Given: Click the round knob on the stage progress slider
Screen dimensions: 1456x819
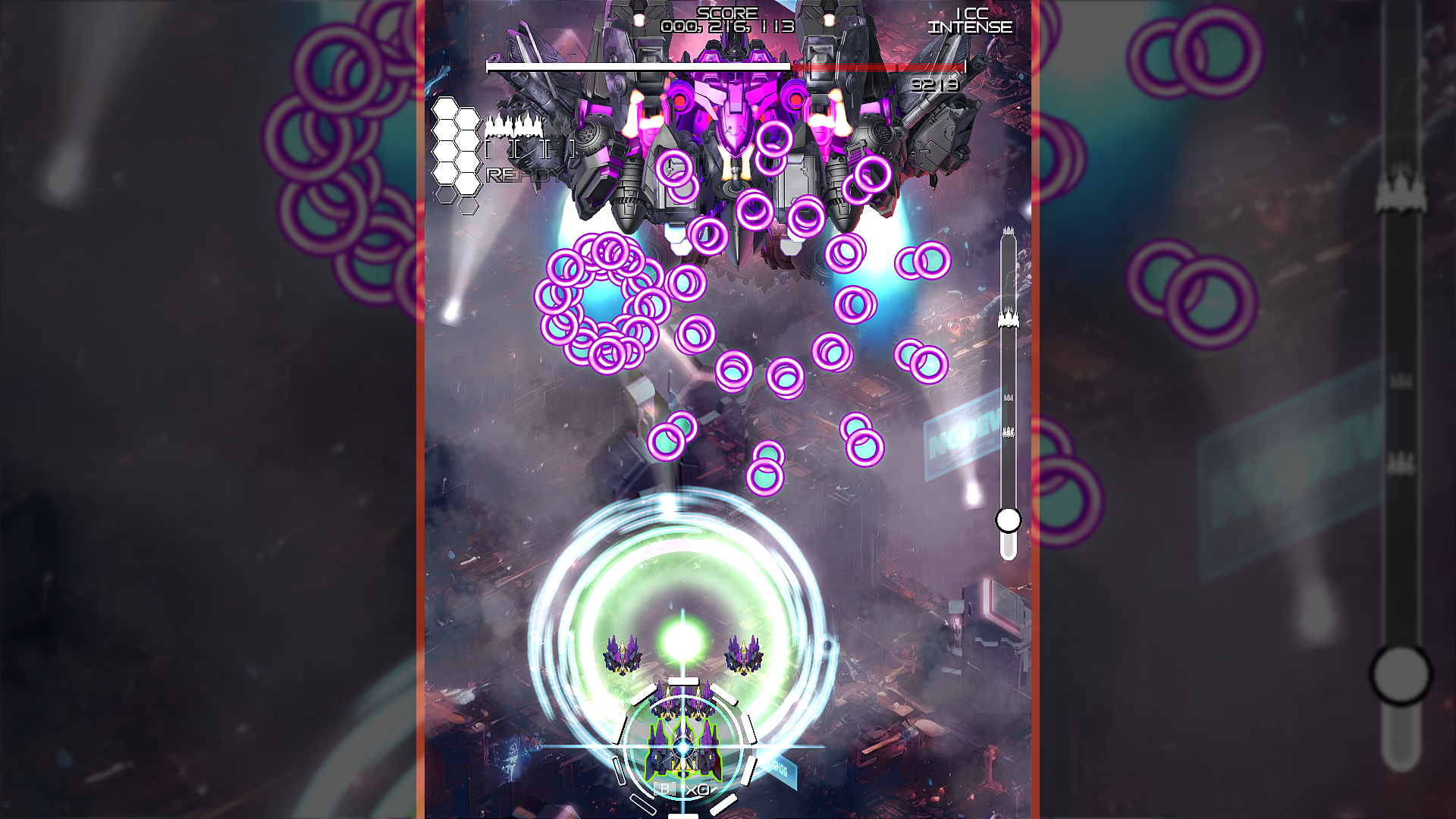Looking at the screenshot, I should tap(1009, 521).
